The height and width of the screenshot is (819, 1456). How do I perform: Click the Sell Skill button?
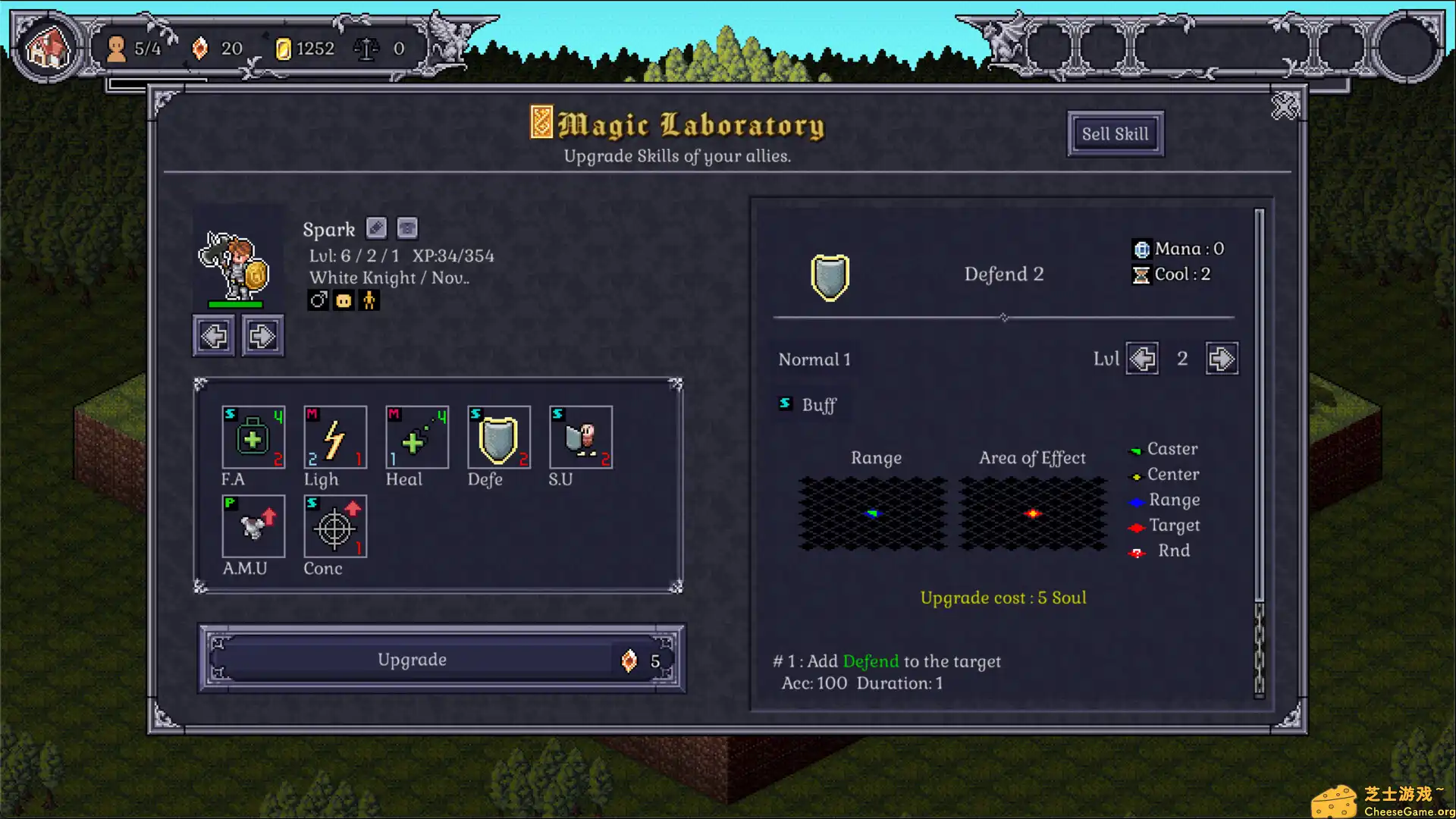(x=1115, y=134)
